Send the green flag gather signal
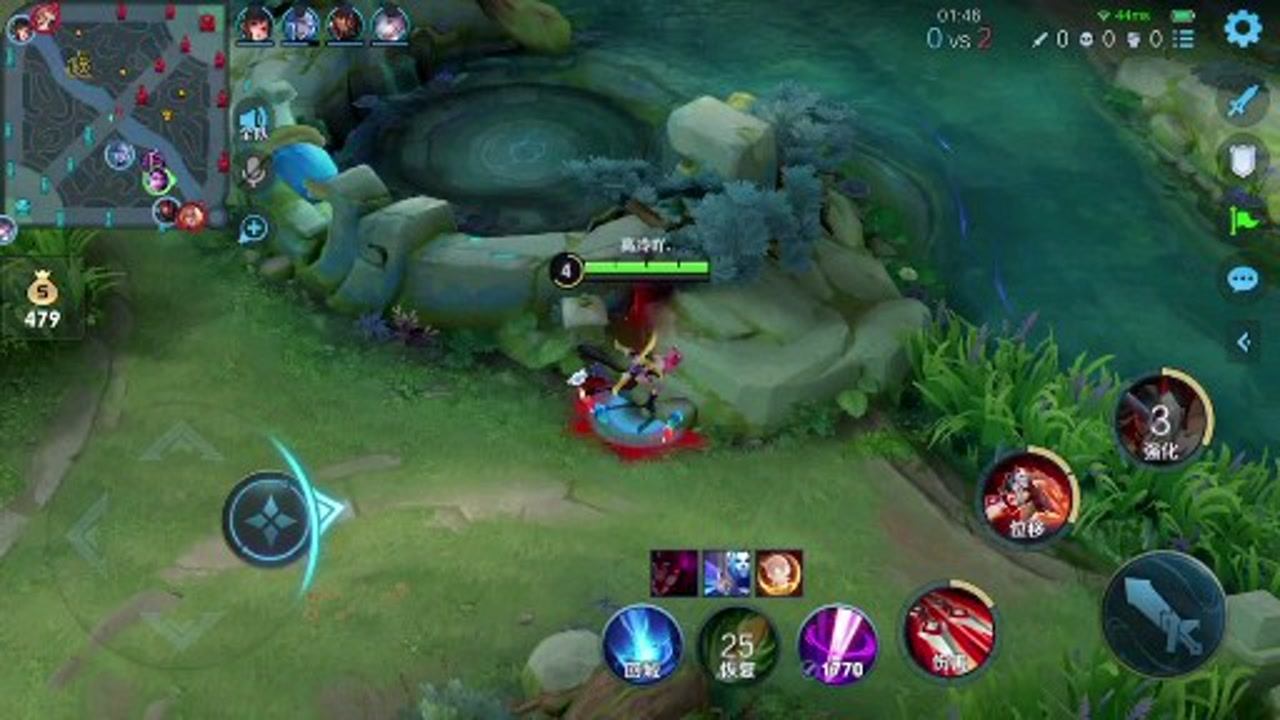Viewport: 1280px width, 720px height. click(x=1243, y=219)
